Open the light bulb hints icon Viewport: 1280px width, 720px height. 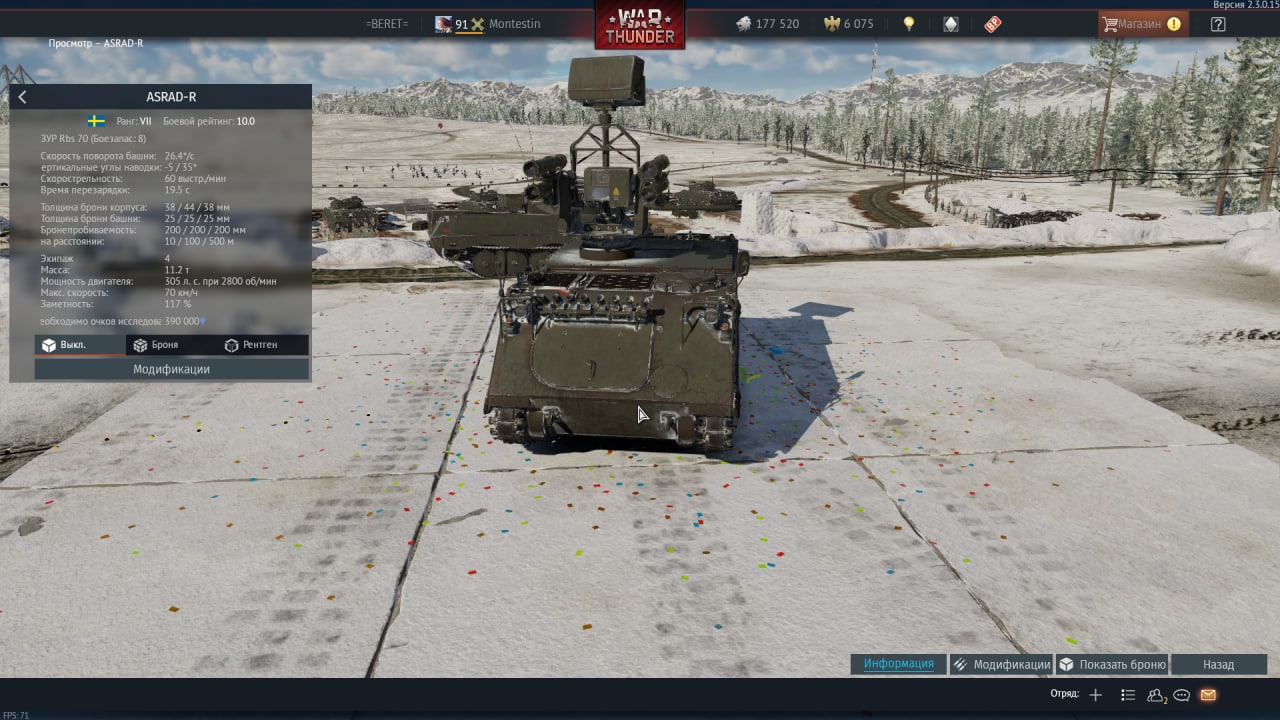pyautogui.click(x=909, y=24)
